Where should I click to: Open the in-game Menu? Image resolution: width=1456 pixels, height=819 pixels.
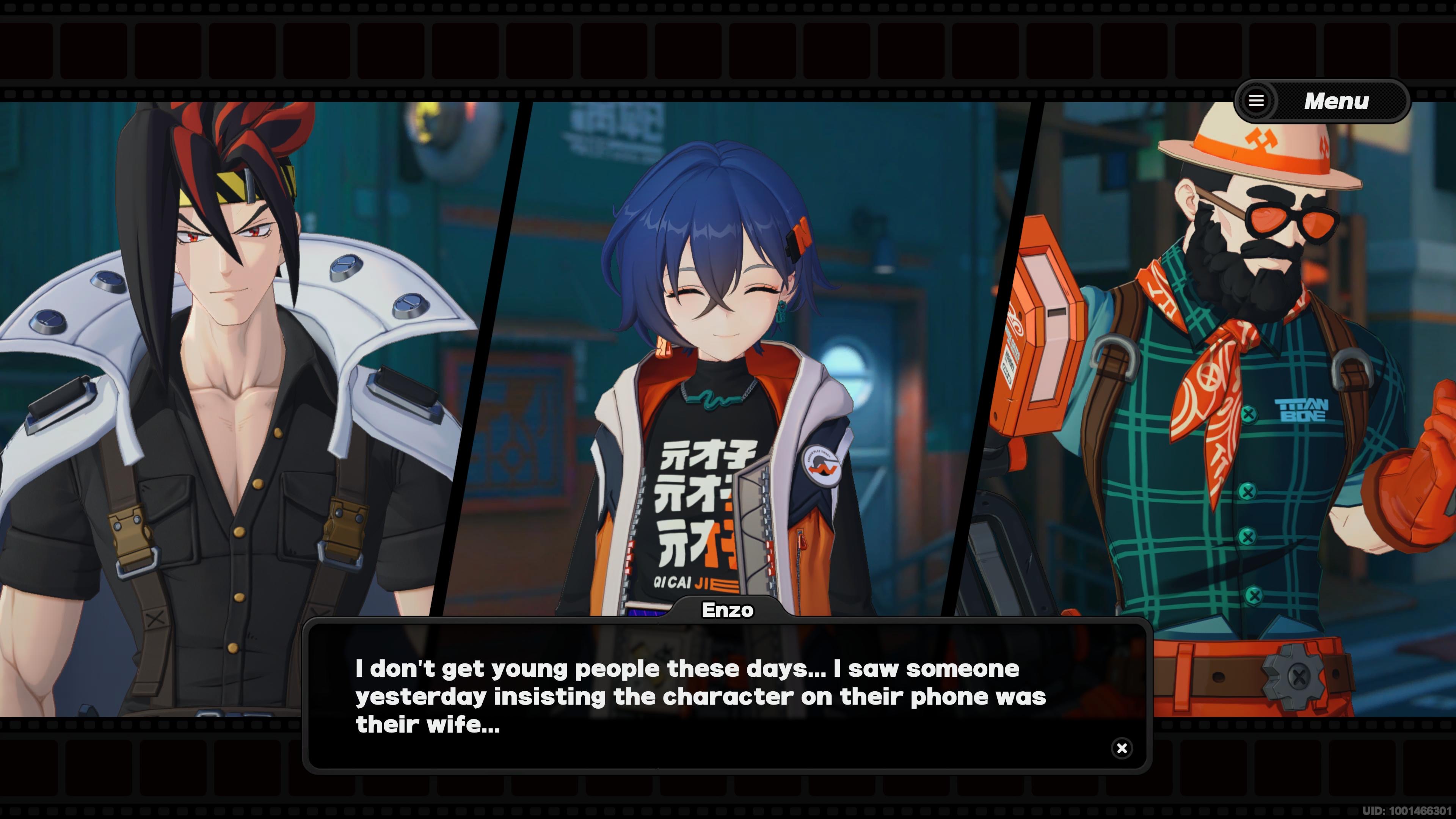(x=1311, y=100)
